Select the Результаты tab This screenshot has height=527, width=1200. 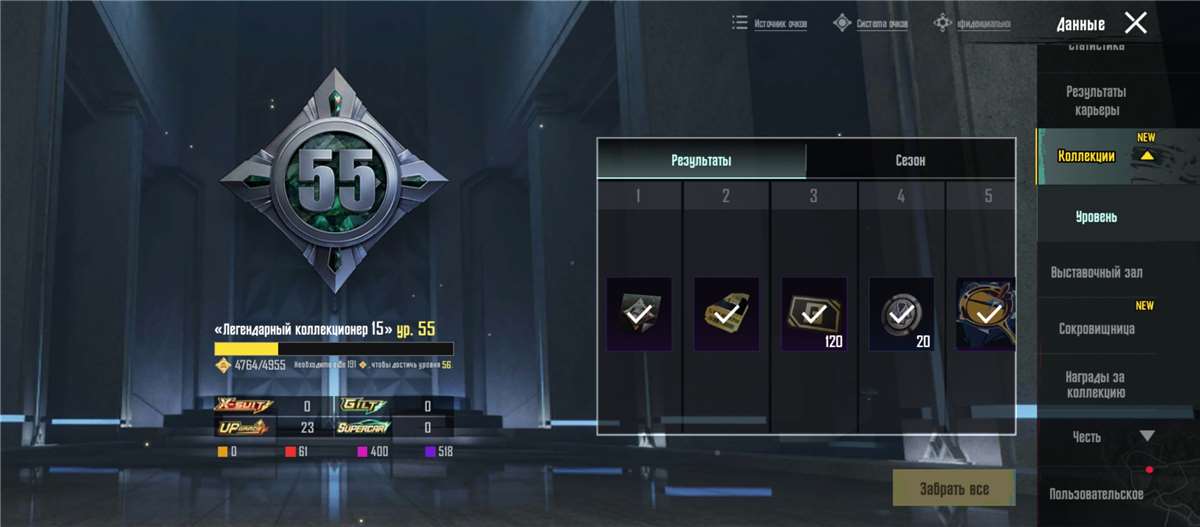701,161
